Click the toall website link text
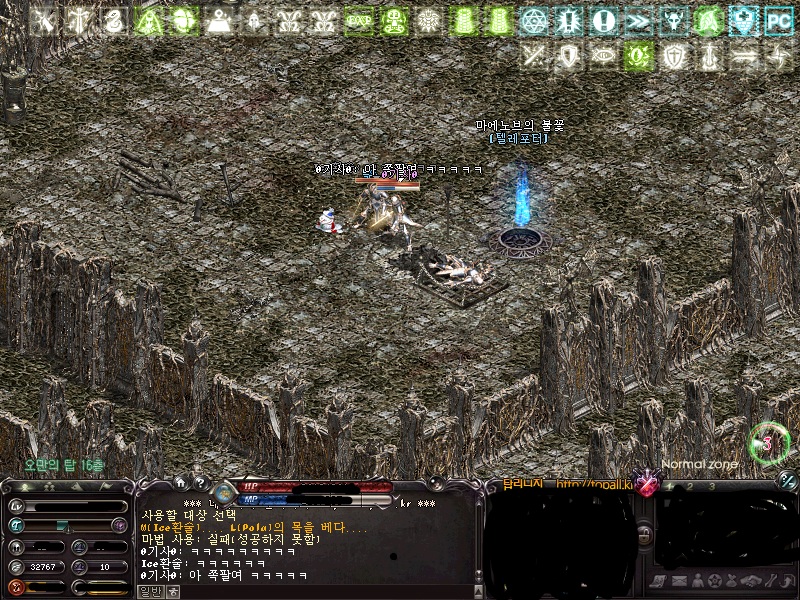800x600 pixels. tap(595, 485)
